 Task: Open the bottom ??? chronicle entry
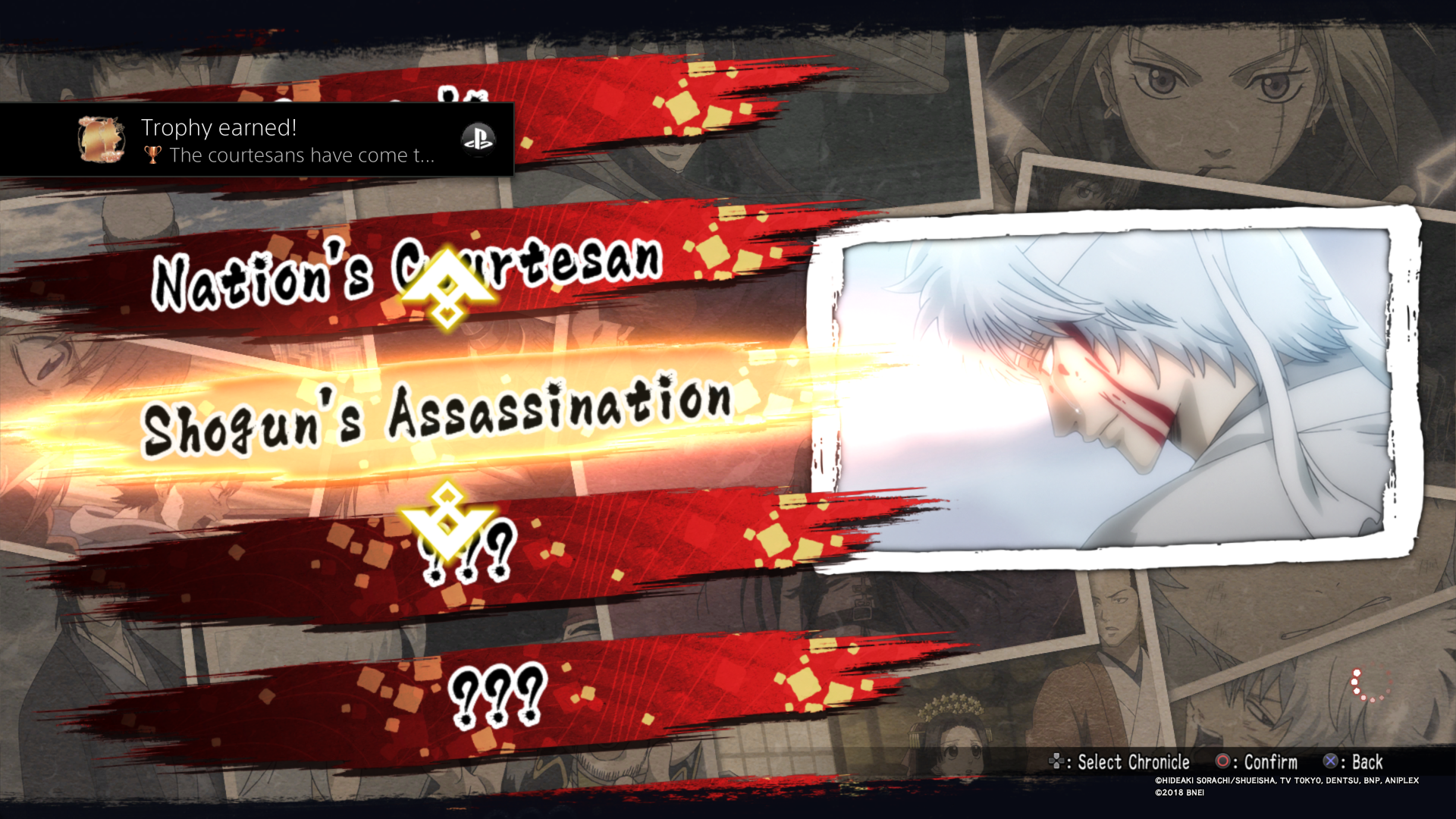[x=497, y=694]
